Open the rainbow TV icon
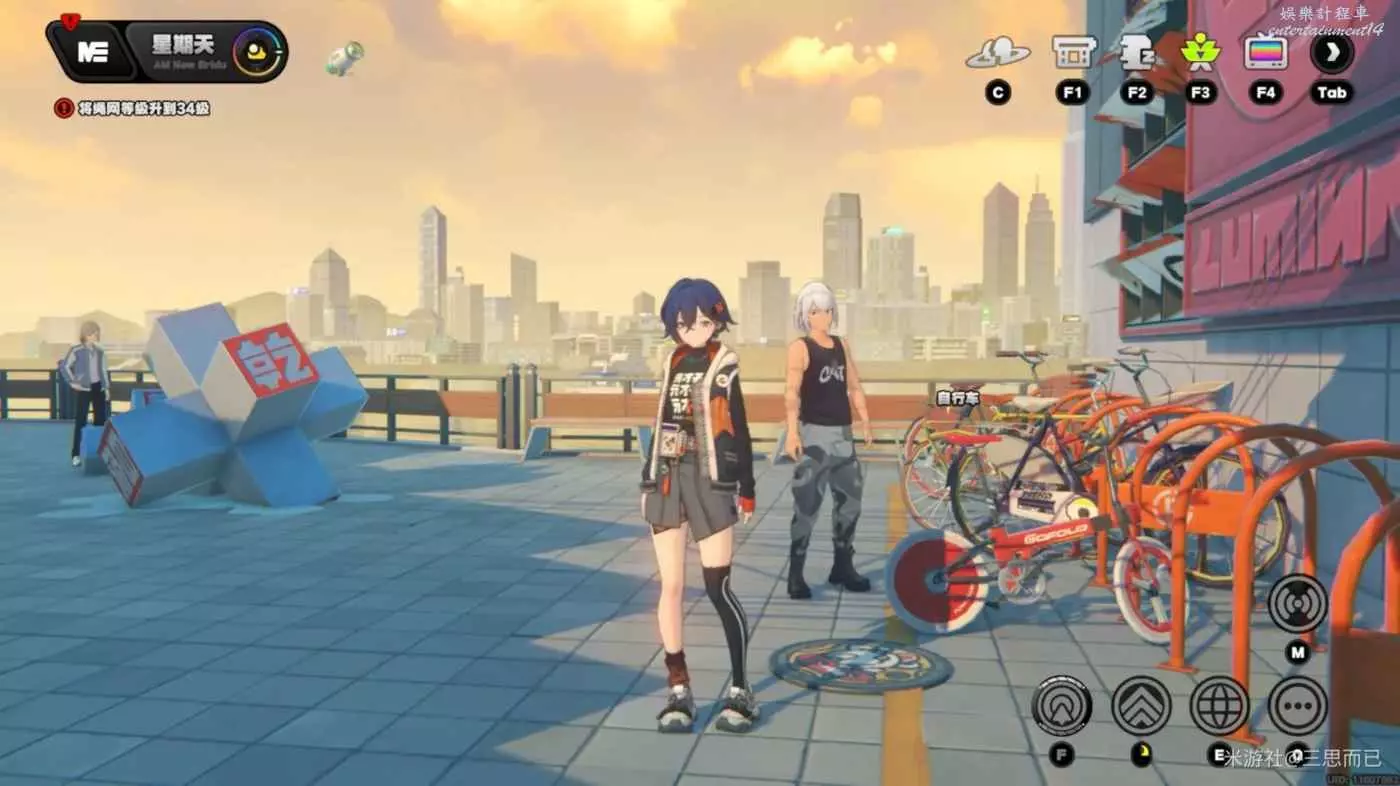 tap(1265, 52)
